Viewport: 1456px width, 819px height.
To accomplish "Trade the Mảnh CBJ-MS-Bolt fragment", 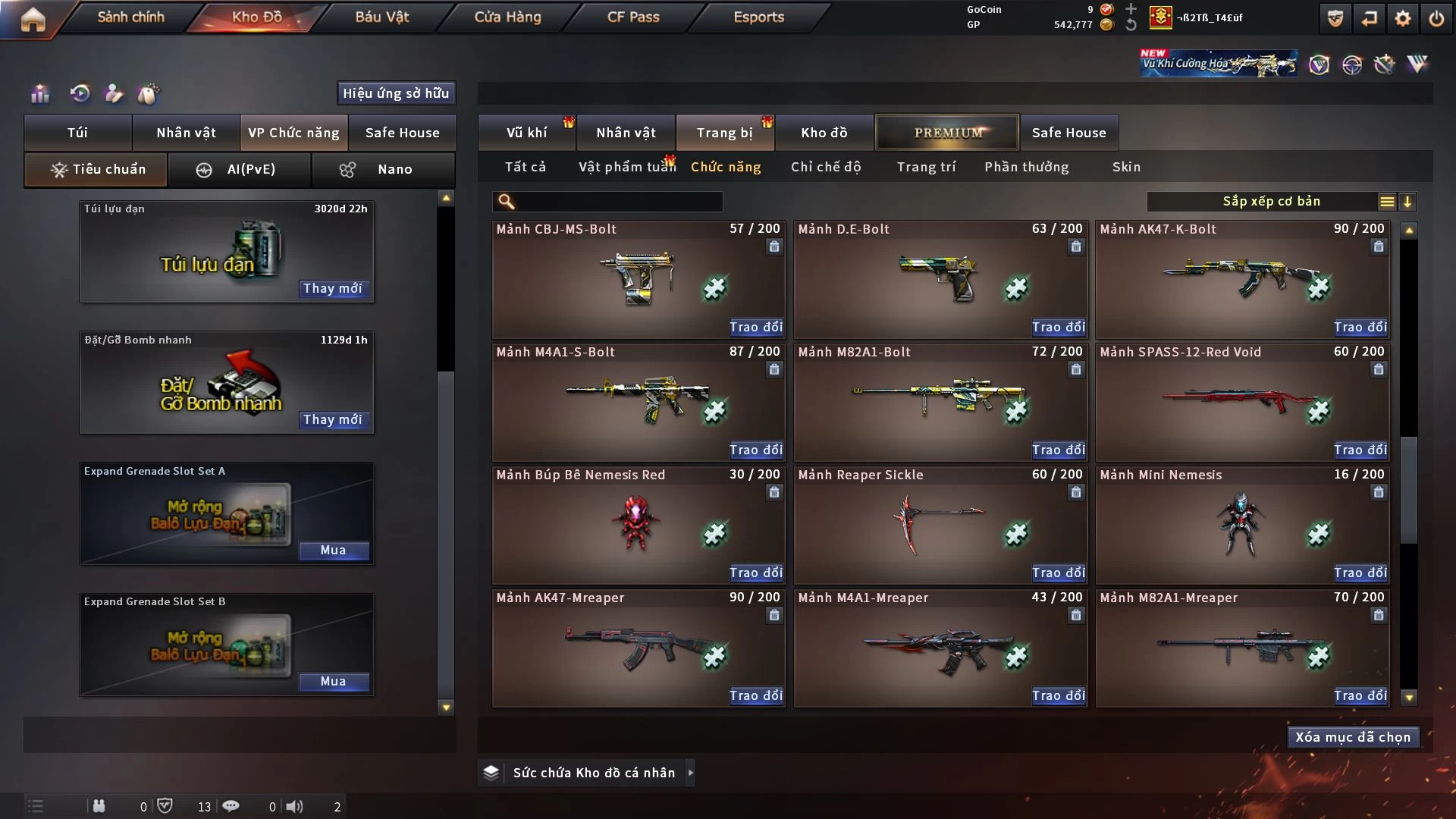I will [x=755, y=327].
